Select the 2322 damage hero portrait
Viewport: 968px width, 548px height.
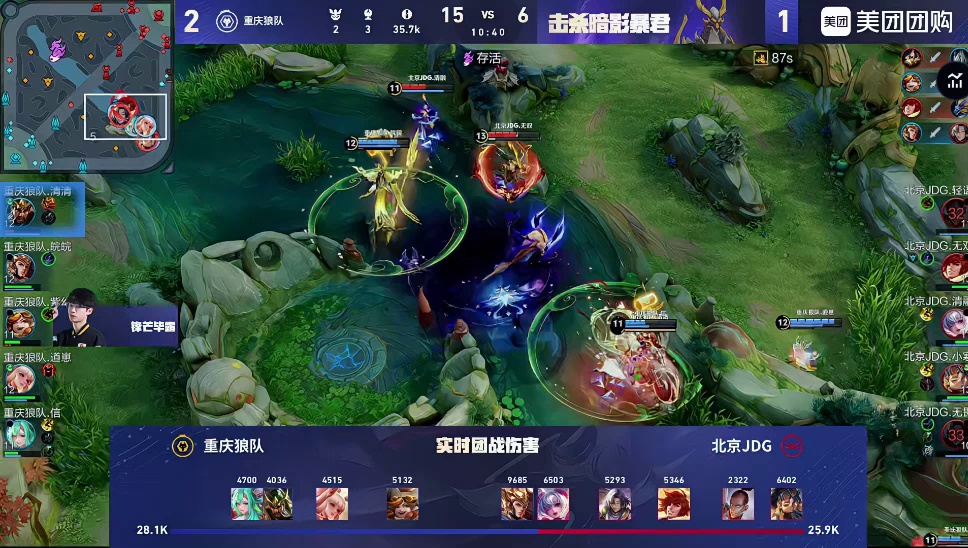738,503
